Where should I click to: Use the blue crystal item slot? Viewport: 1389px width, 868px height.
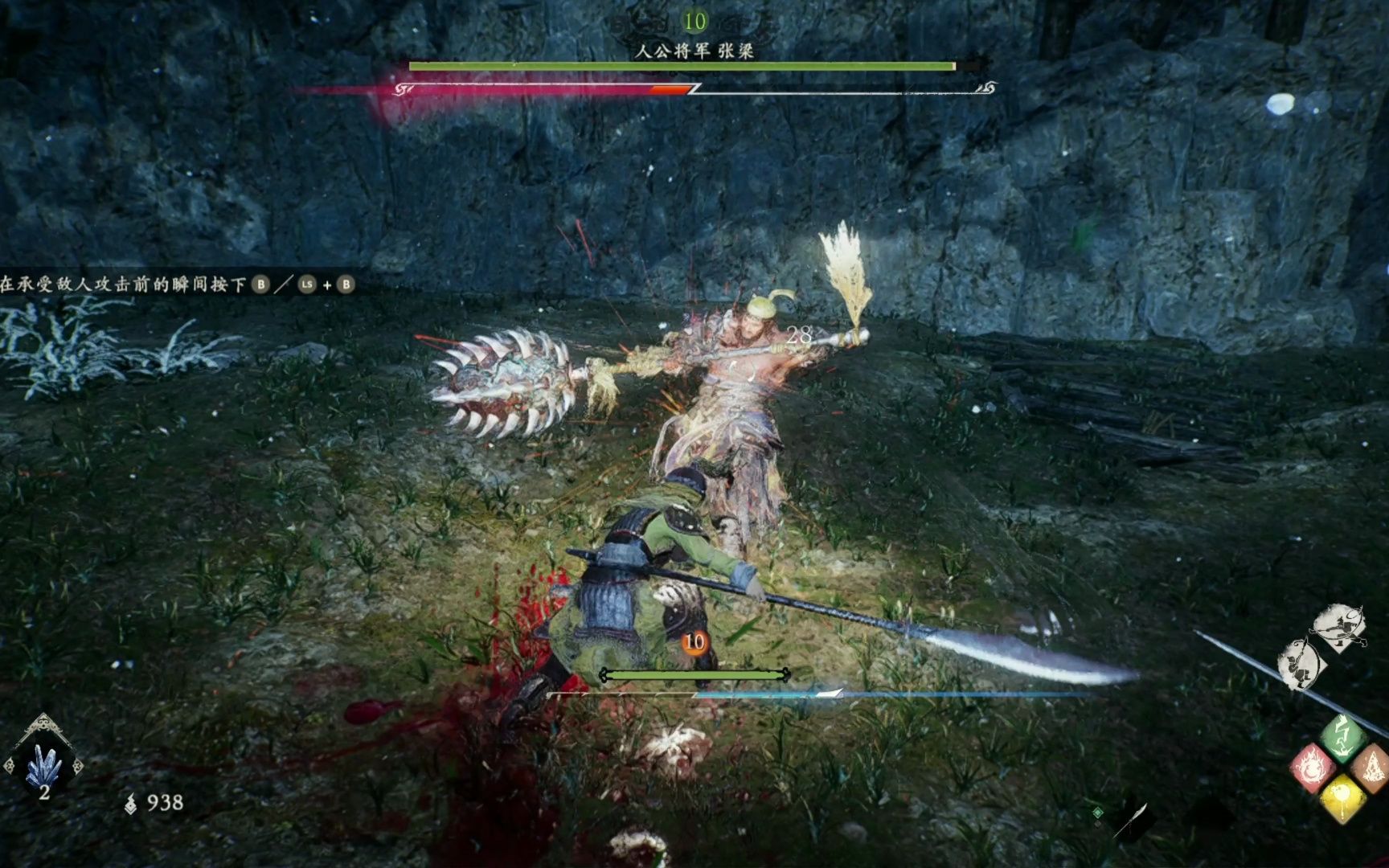43,764
